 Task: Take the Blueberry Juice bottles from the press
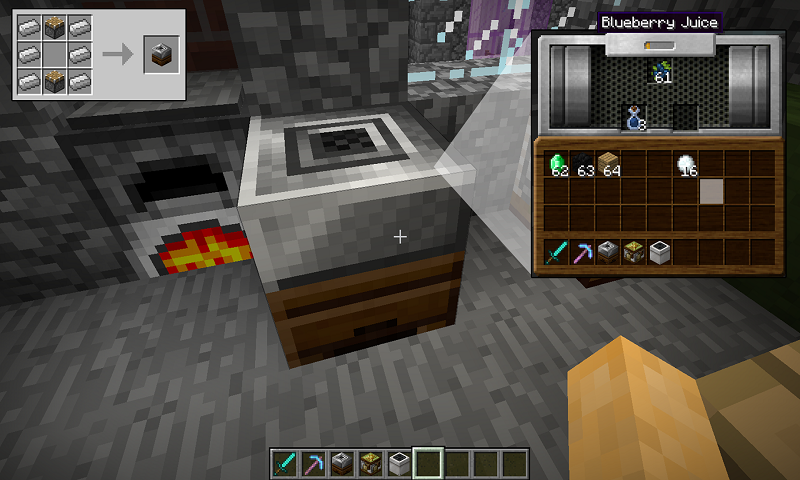click(x=633, y=117)
